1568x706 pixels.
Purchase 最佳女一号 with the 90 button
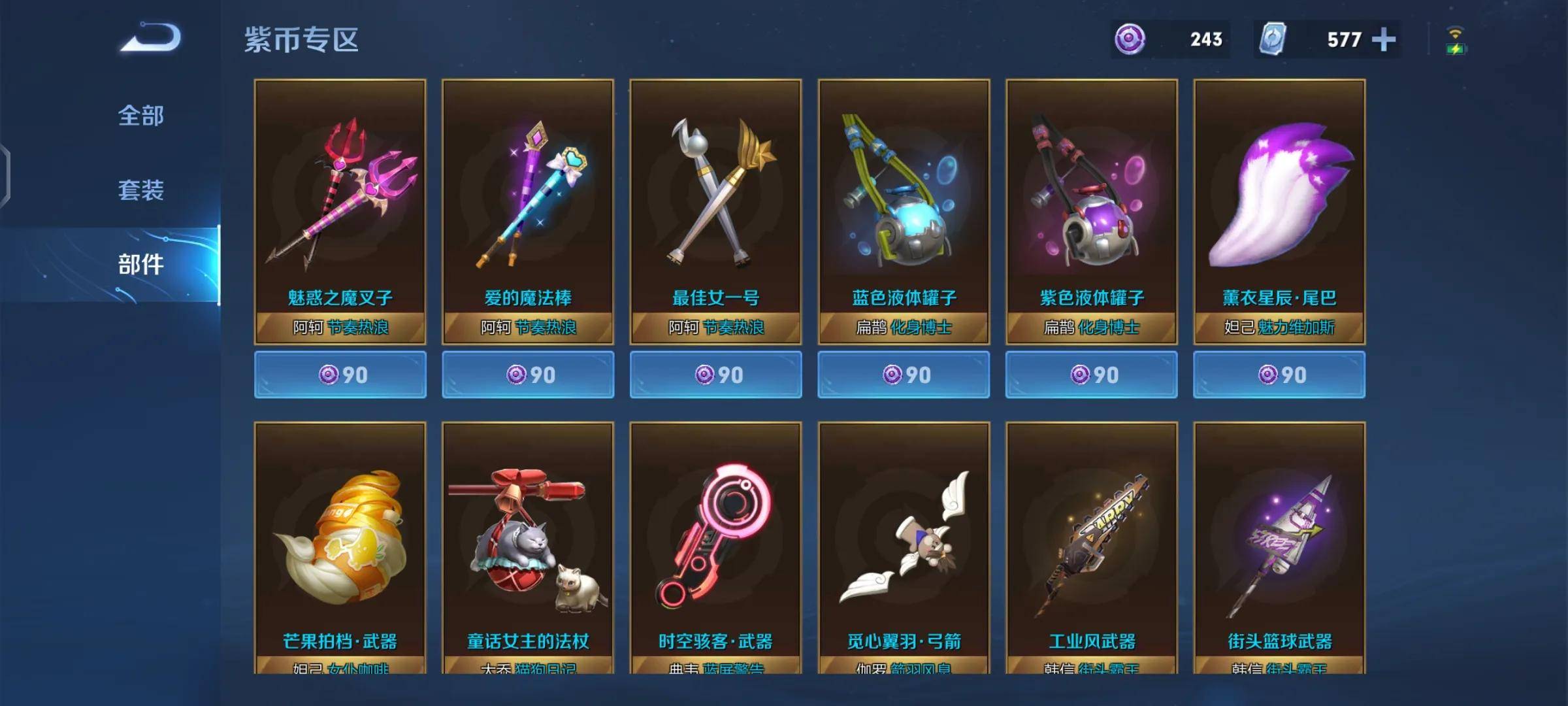(715, 375)
